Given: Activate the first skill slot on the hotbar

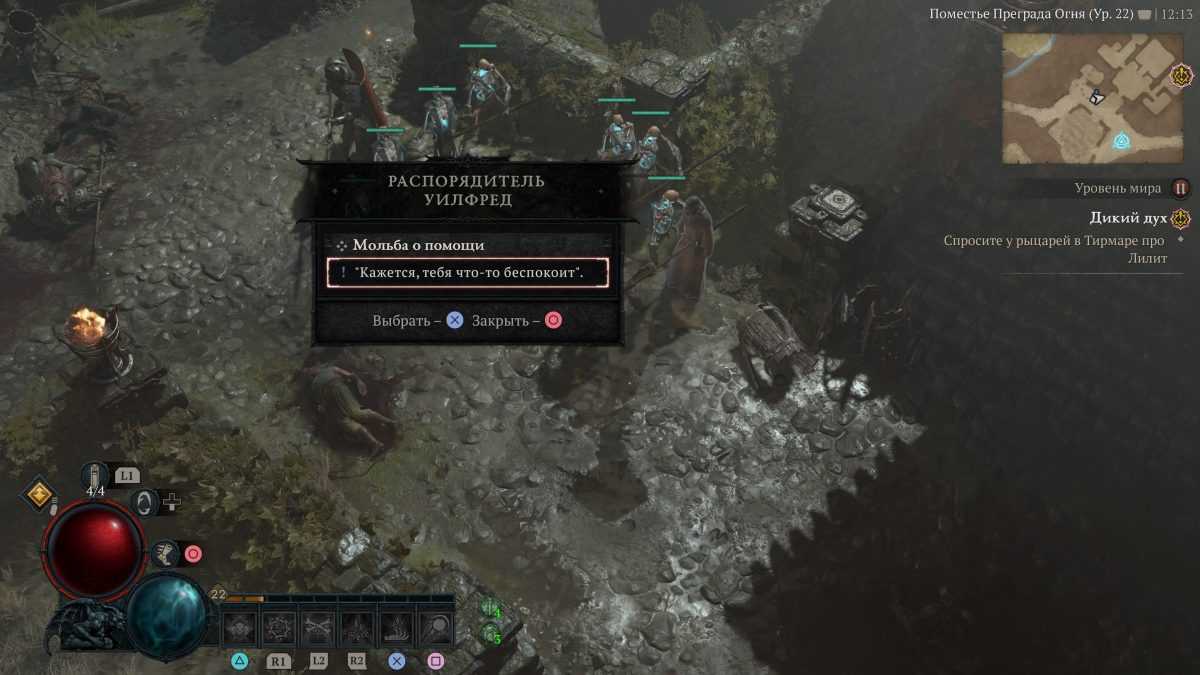Looking at the screenshot, I should [240, 628].
